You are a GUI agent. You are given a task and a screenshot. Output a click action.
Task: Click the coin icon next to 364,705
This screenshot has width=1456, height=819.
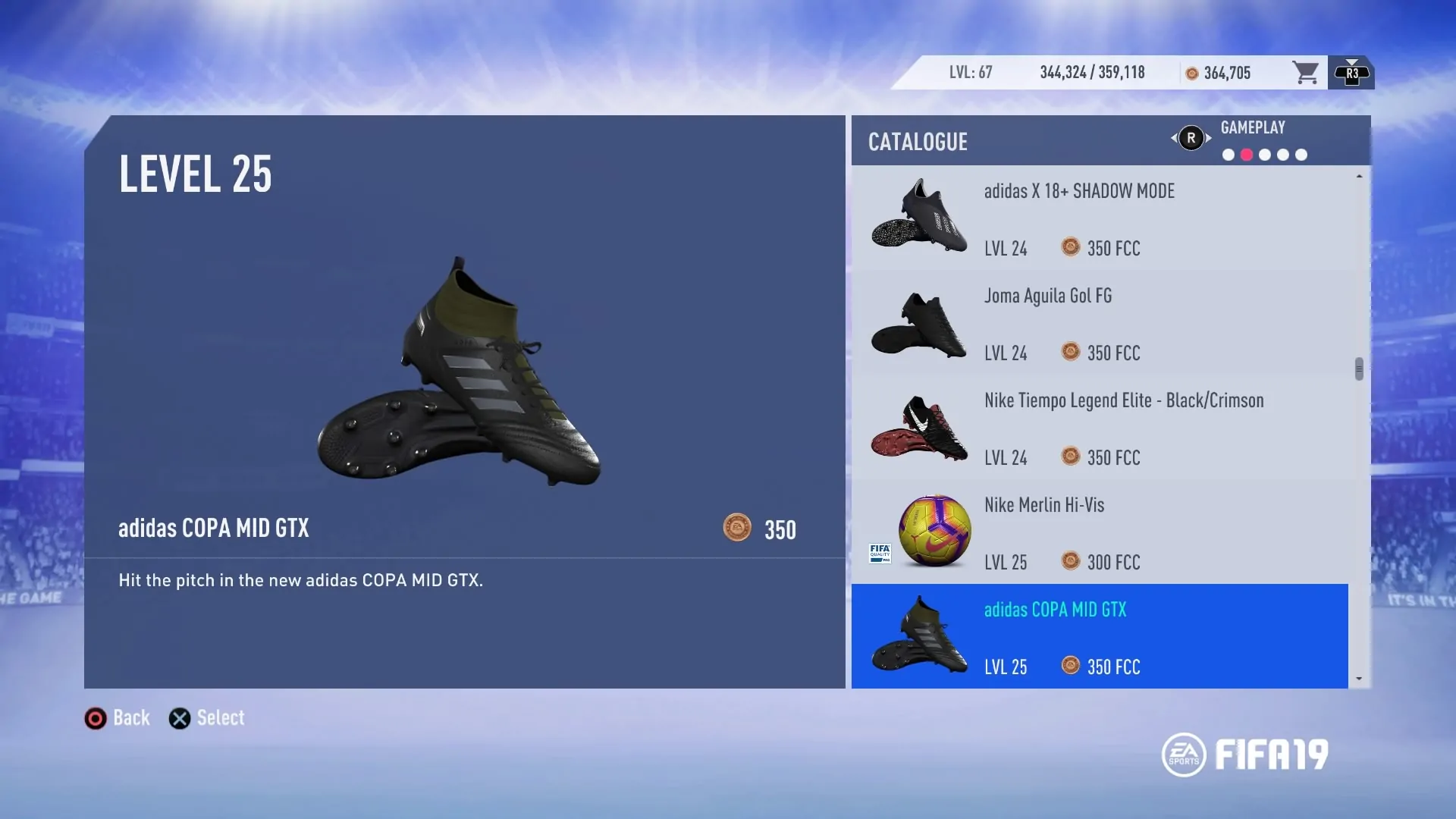[x=1191, y=72]
